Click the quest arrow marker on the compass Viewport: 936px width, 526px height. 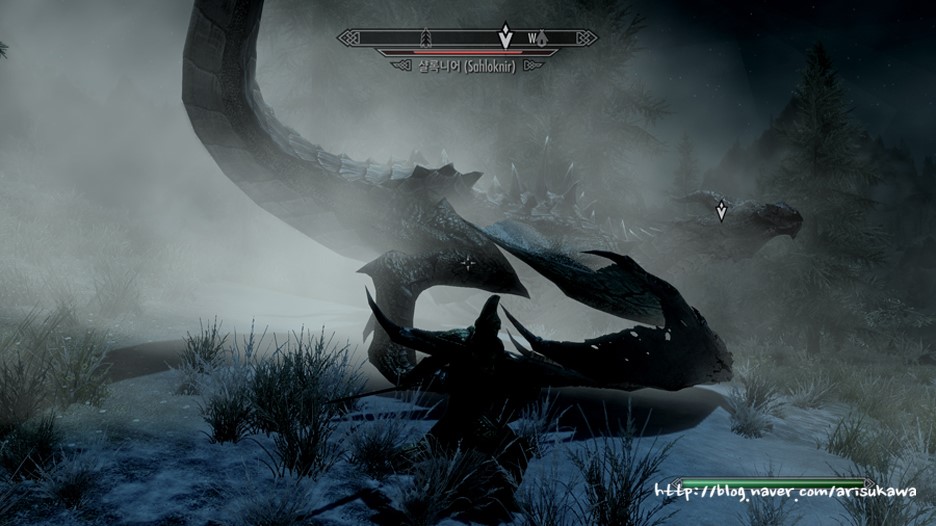(x=506, y=36)
